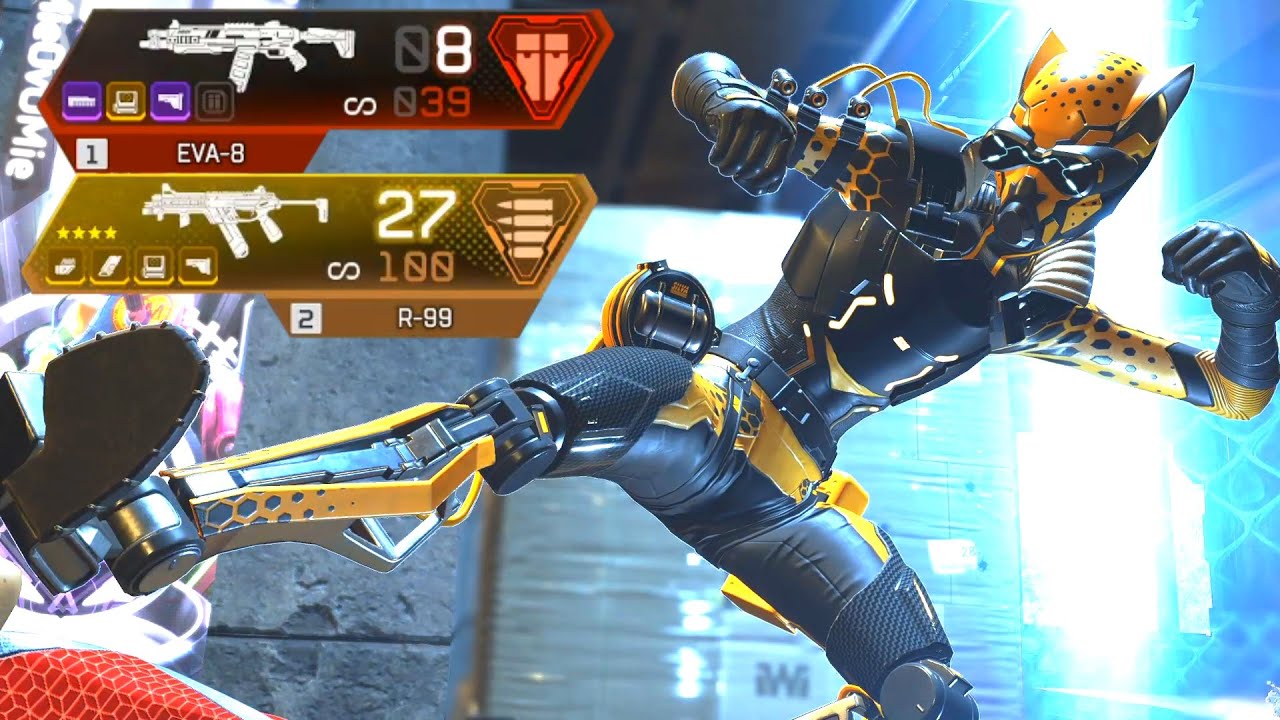This screenshot has height=720, width=1280.
Task: Select the R-99 barrel stabilizer attachment
Action: coord(69,267)
